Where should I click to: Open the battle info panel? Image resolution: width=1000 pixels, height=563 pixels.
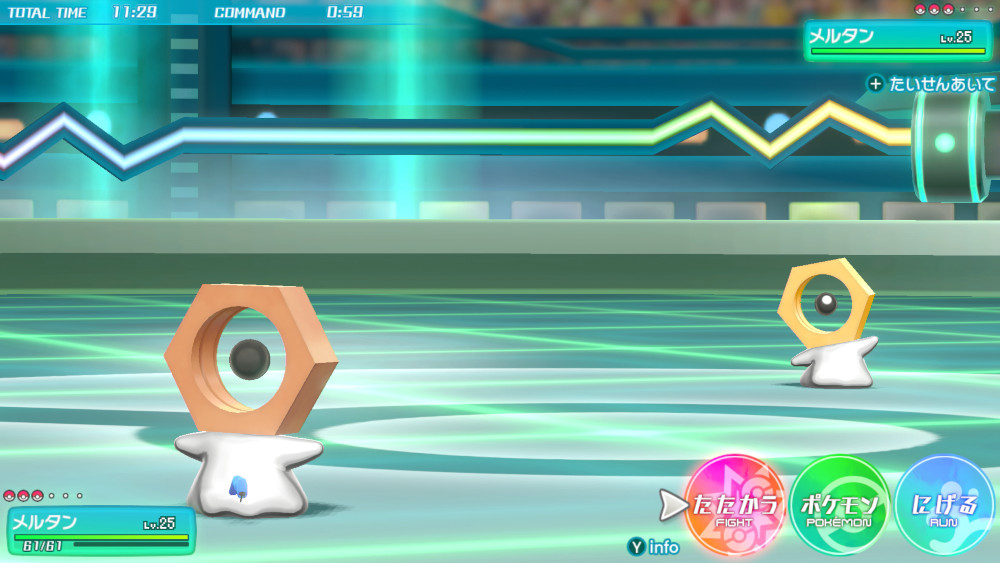[654, 547]
